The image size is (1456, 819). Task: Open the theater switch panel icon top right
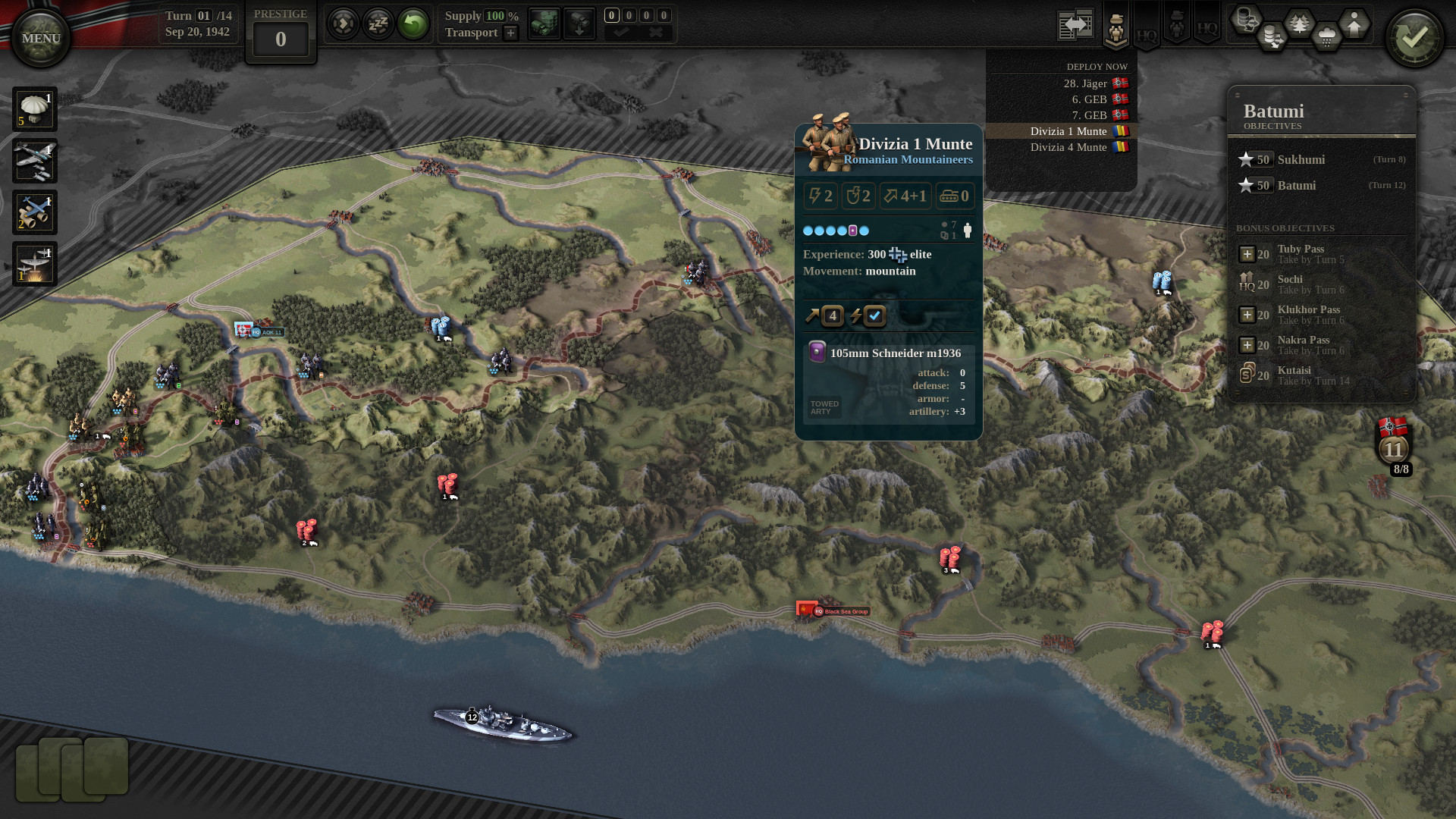pyautogui.click(x=1075, y=23)
